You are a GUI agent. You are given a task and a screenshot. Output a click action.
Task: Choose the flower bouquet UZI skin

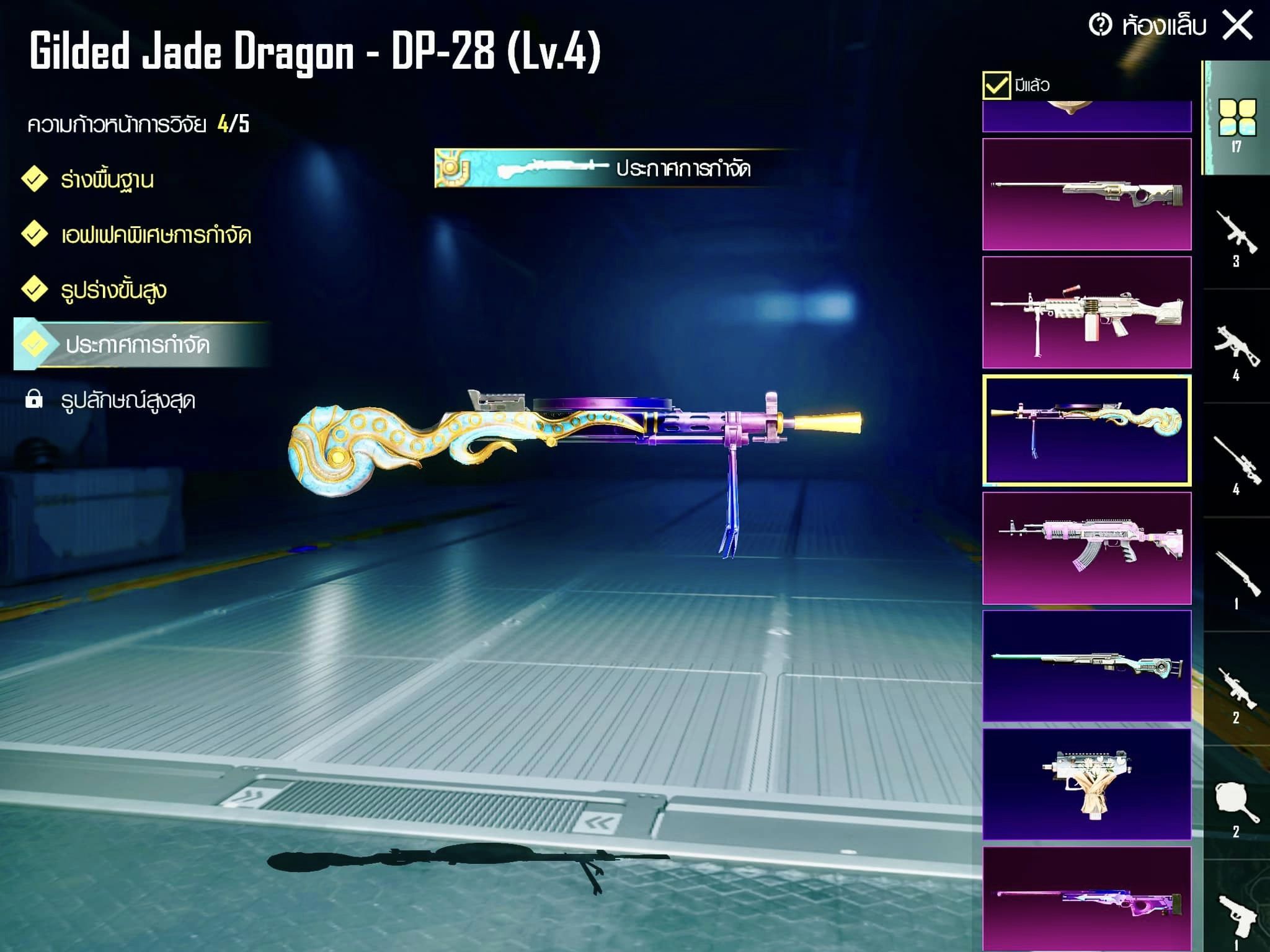pyautogui.click(x=1086, y=784)
